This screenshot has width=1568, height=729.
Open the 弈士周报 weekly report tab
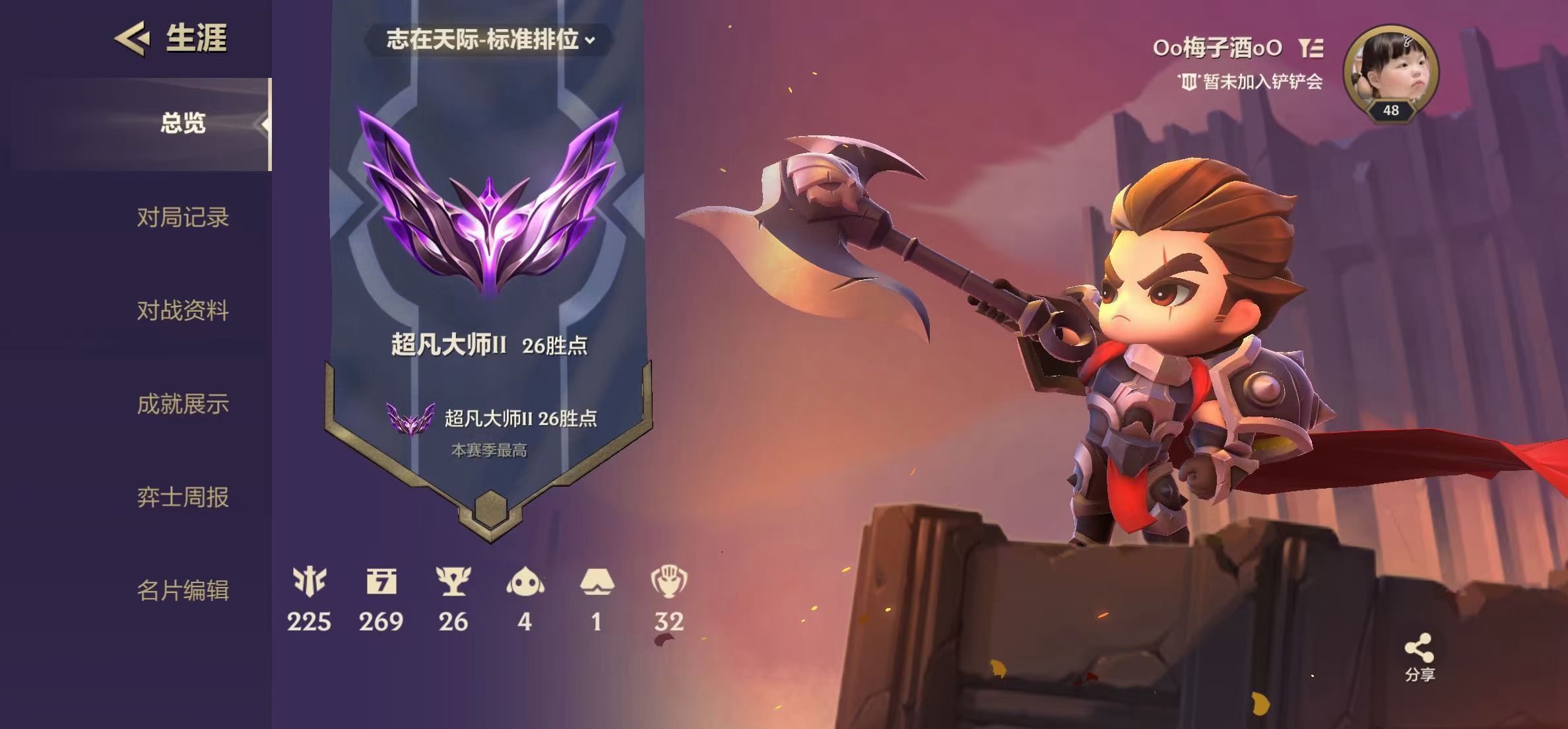pos(183,497)
